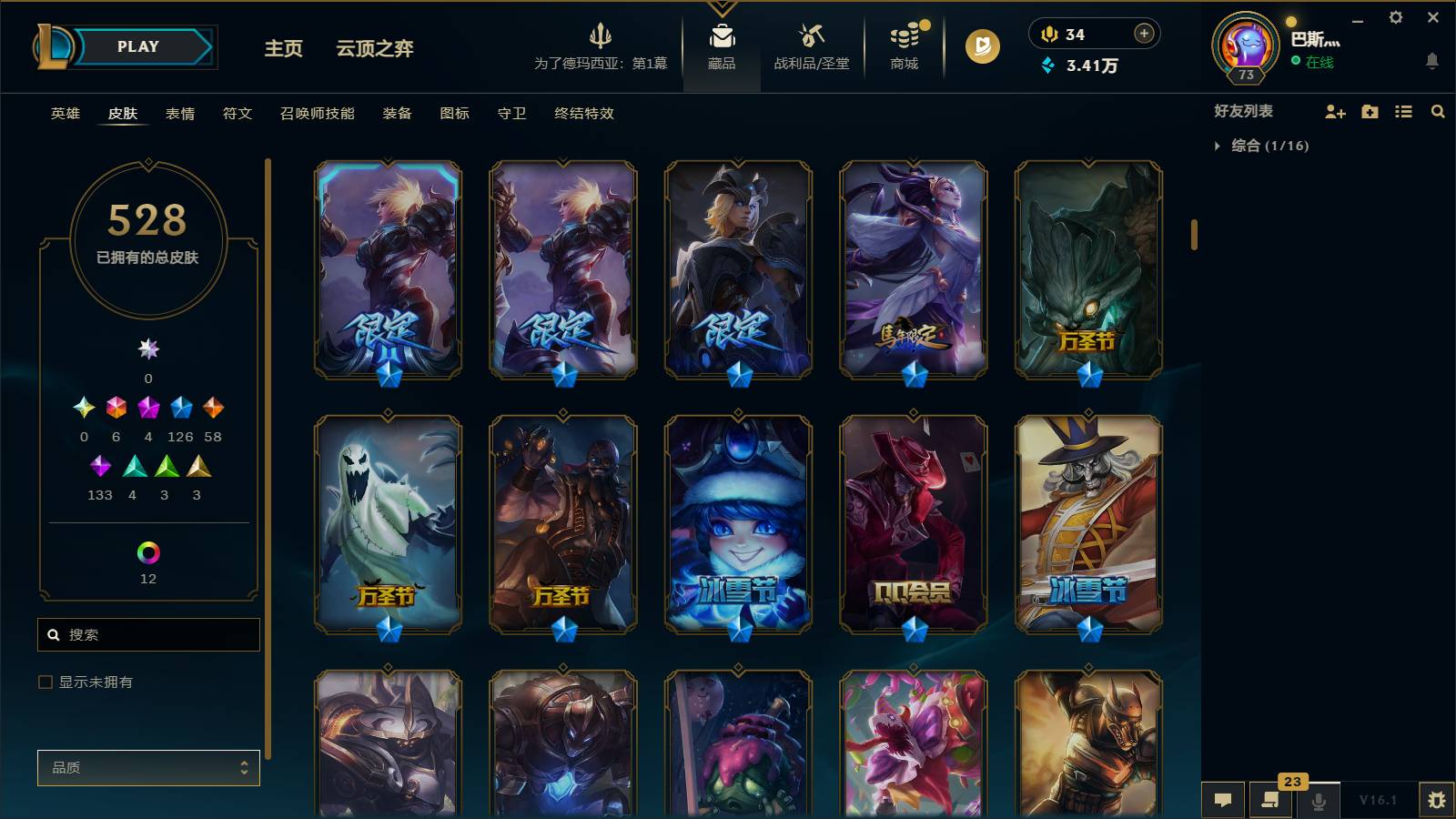The width and height of the screenshot is (1456, 819).
Task: Open the friends list search icon
Action: click(1439, 112)
